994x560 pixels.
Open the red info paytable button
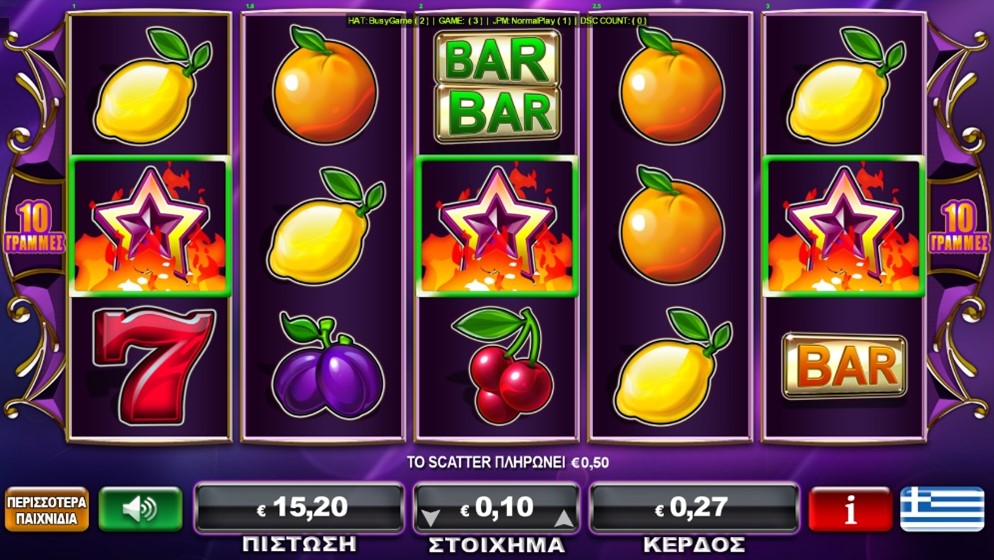point(849,509)
